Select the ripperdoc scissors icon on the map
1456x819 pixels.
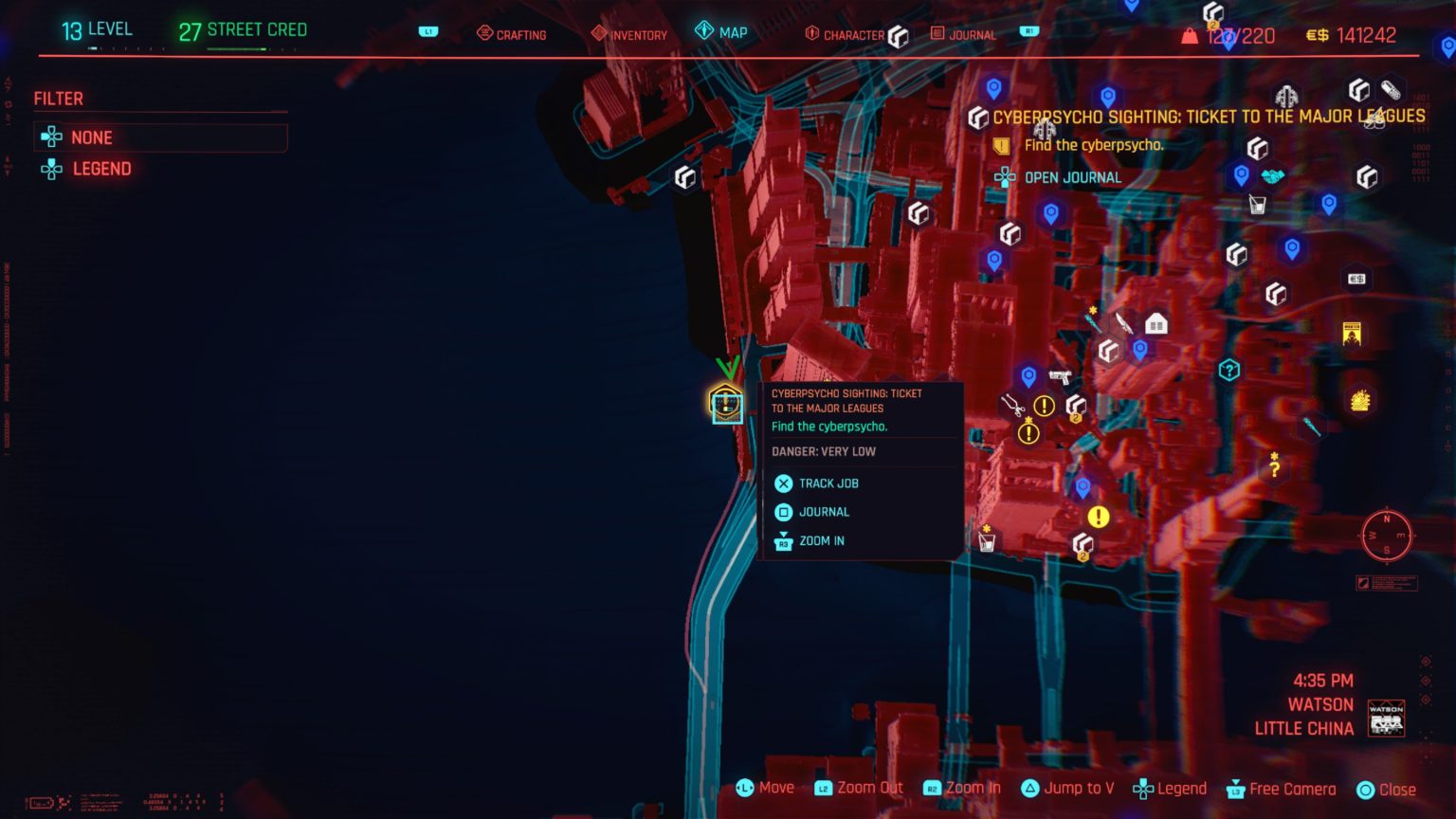coord(1012,406)
